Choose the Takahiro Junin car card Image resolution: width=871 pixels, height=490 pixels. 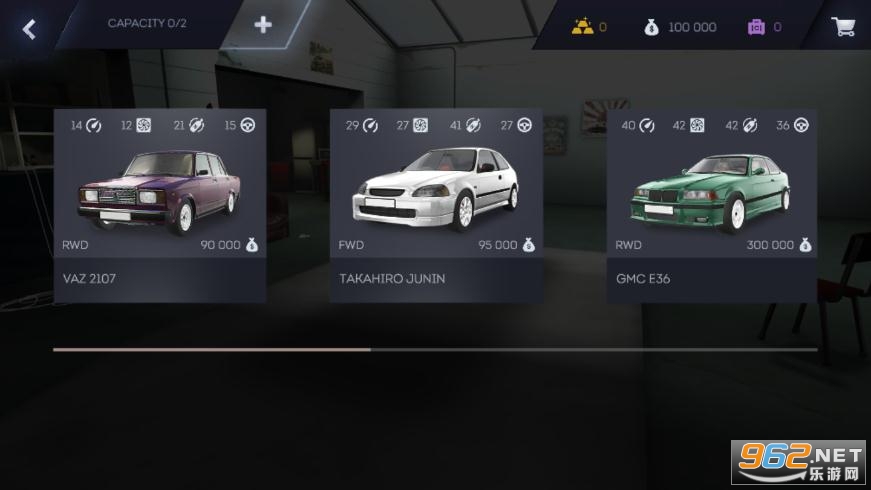(436, 205)
